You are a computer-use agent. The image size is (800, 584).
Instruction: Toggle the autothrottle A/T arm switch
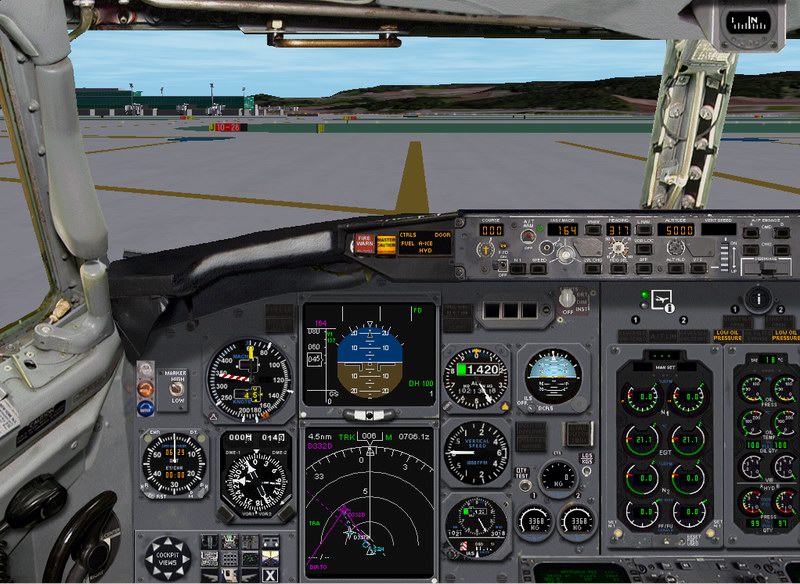coord(526,237)
